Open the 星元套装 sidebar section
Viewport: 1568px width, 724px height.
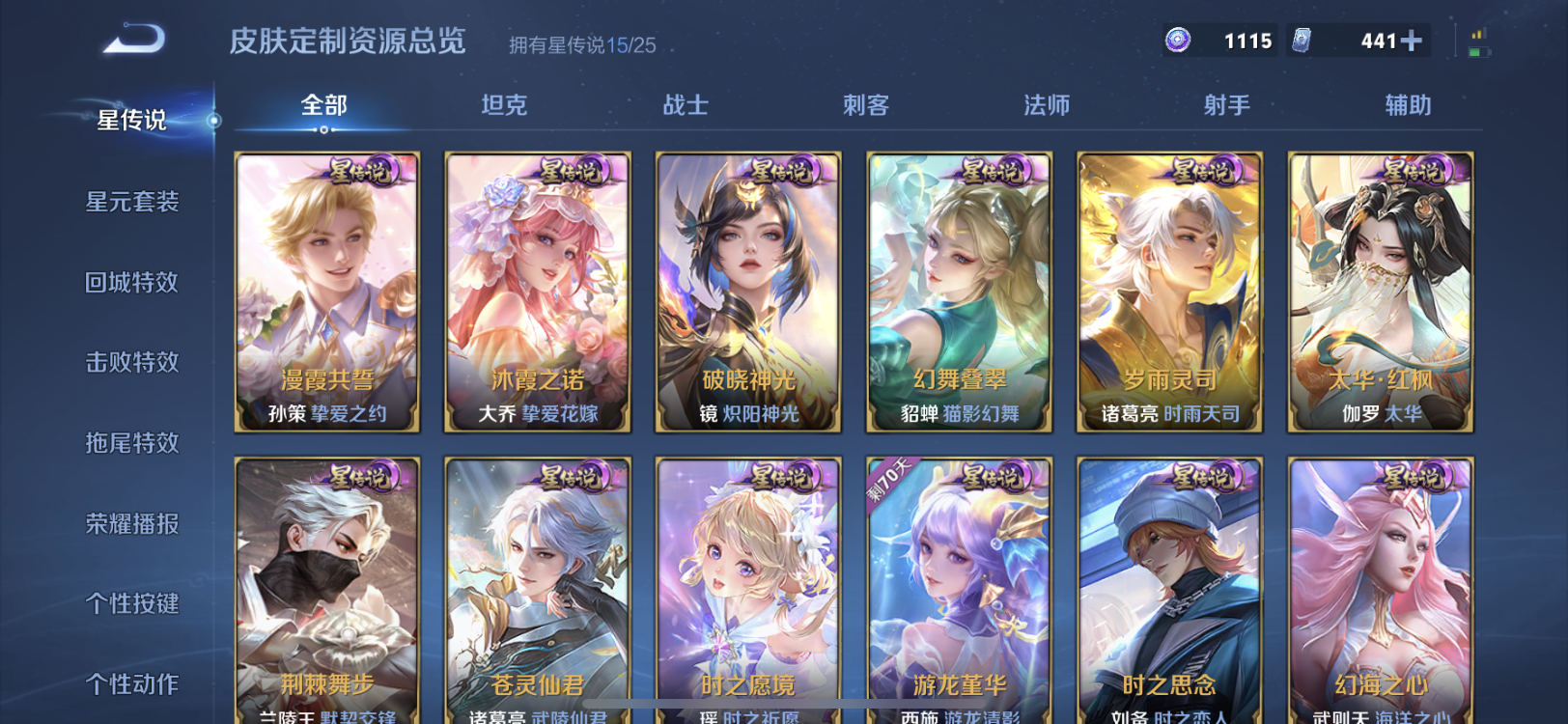pos(131,201)
